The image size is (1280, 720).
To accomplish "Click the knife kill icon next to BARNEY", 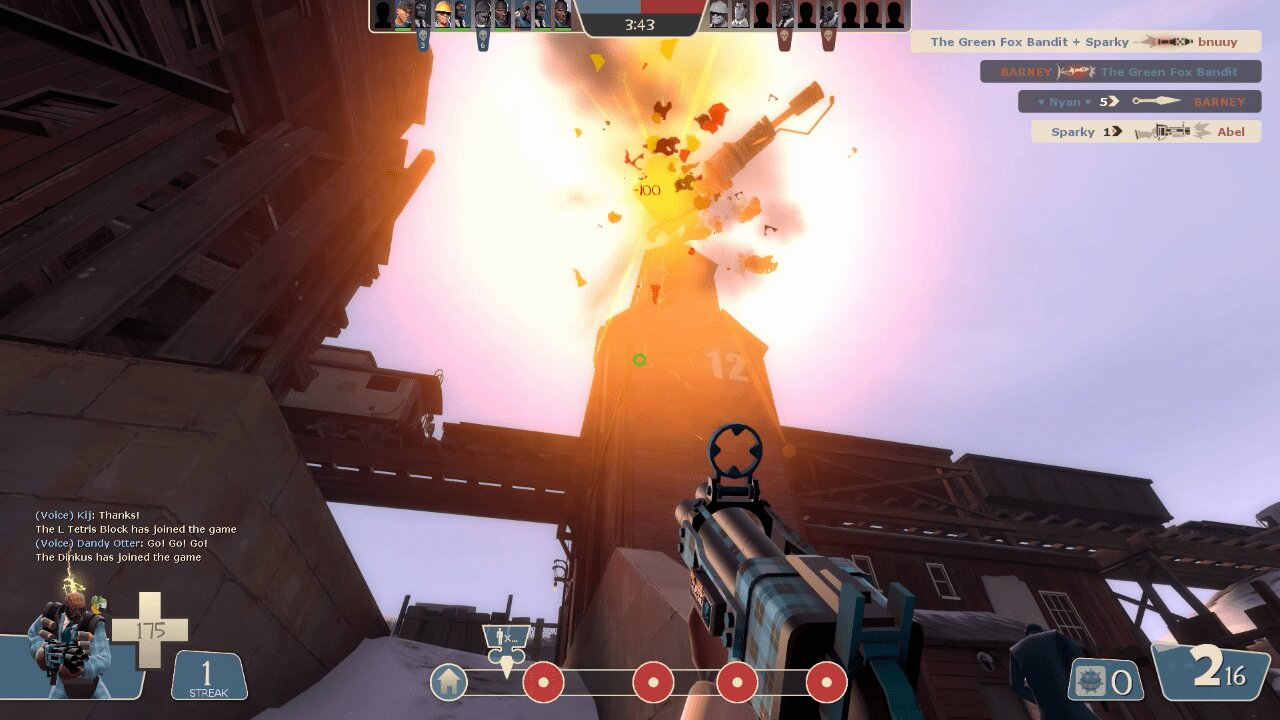I will [1075, 71].
